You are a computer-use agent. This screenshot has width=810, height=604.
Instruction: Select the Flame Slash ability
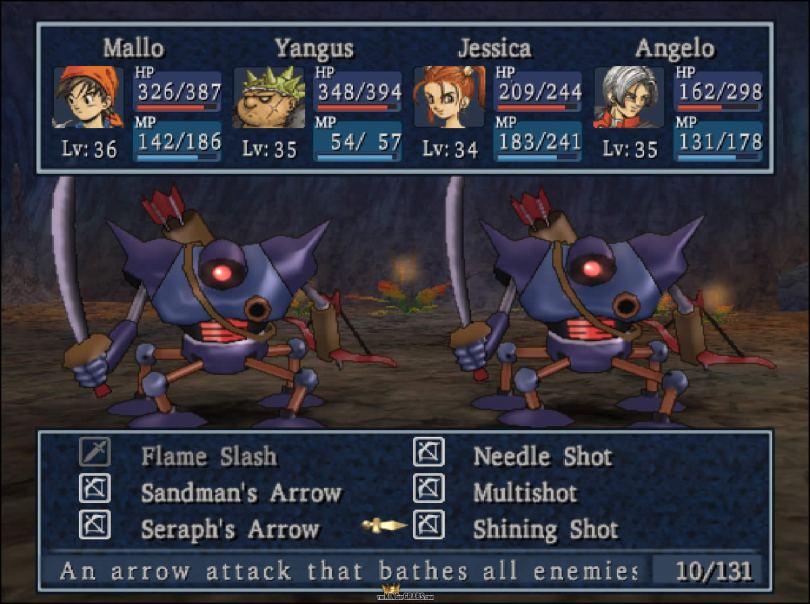(x=208, y=457)
